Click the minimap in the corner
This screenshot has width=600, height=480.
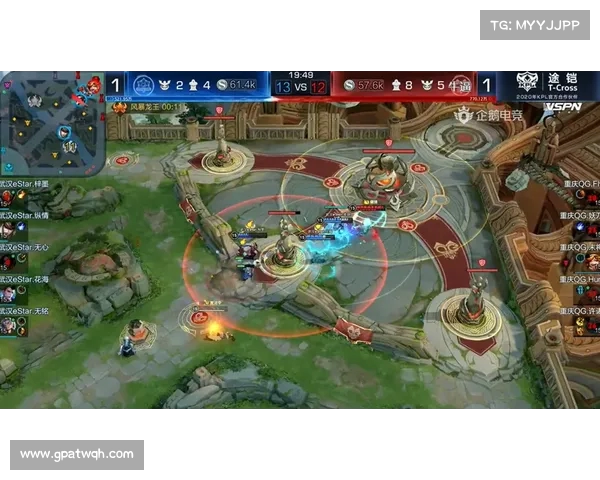click(50, 120)
